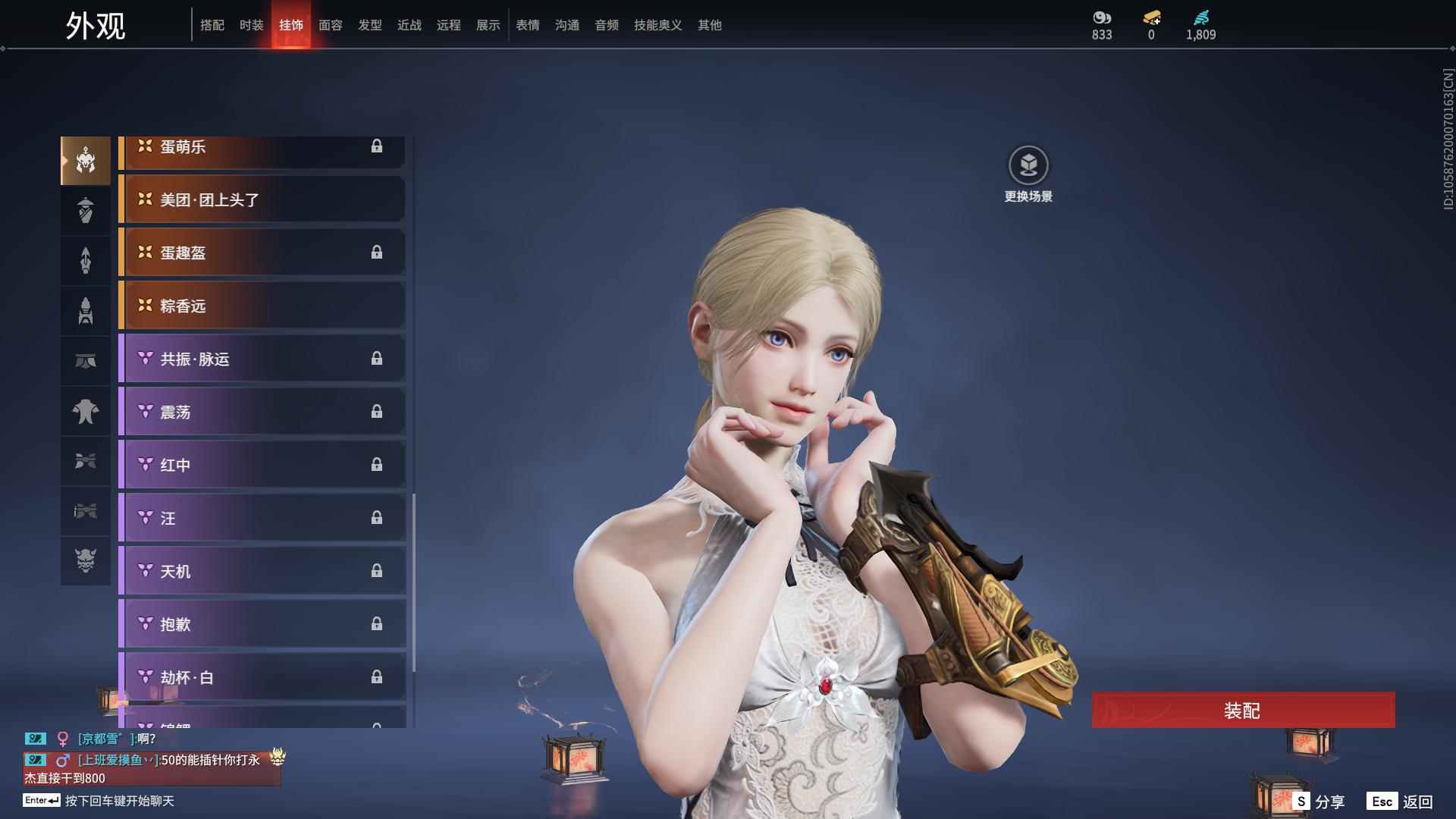Select the 面容 tab

coord(331,25)
